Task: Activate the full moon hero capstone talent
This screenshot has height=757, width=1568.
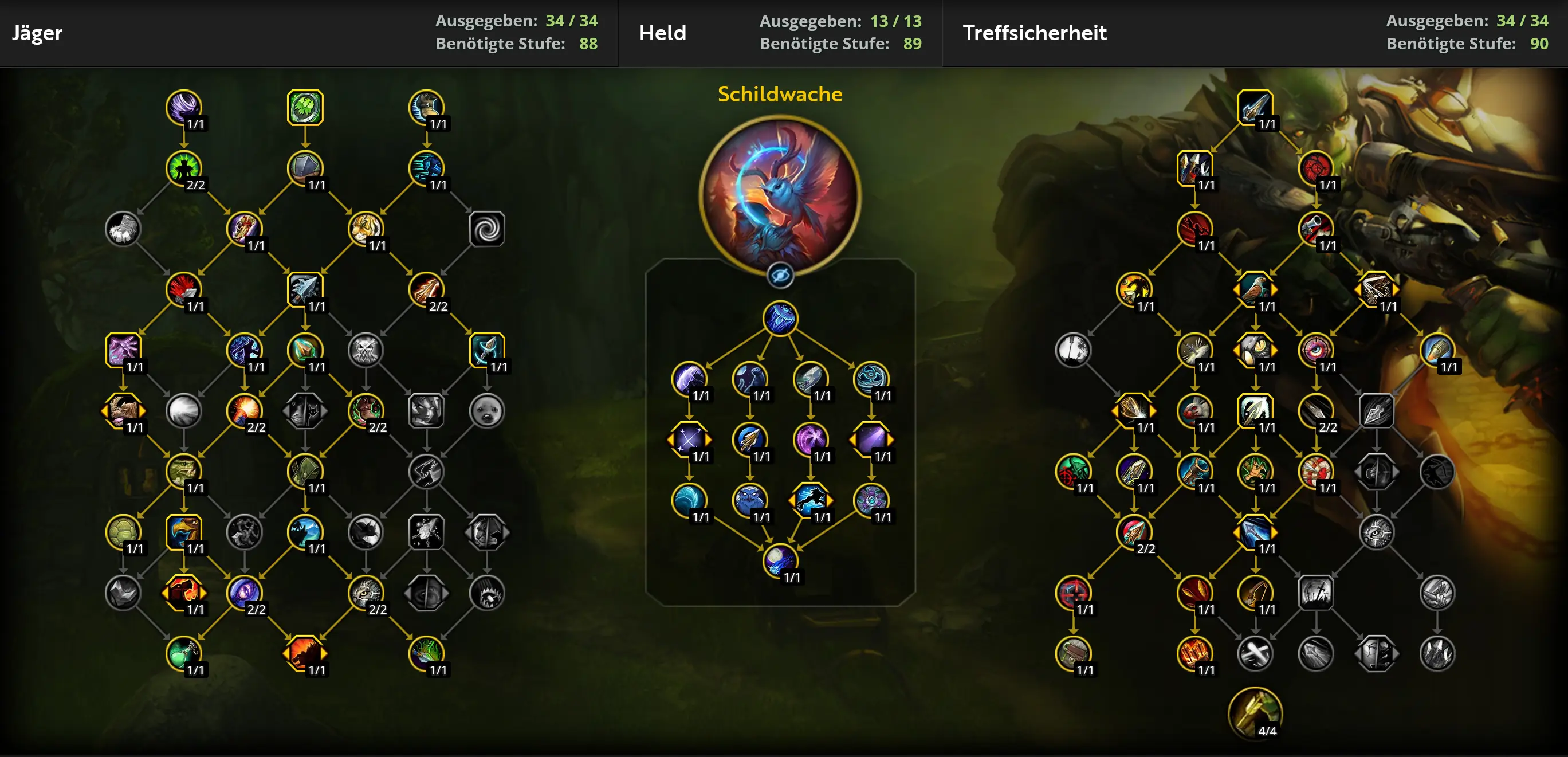Action: [x=780, y=560]
